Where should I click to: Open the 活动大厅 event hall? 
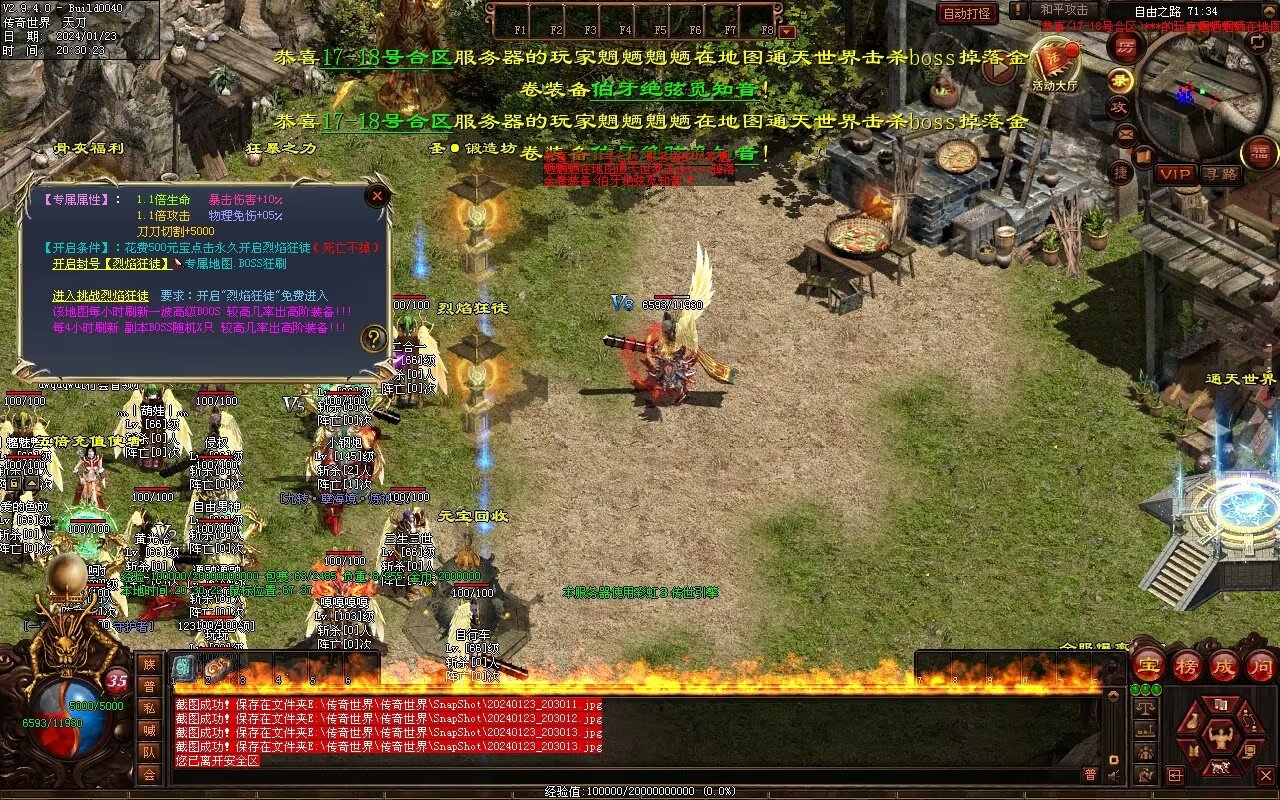coord(1056,64)
